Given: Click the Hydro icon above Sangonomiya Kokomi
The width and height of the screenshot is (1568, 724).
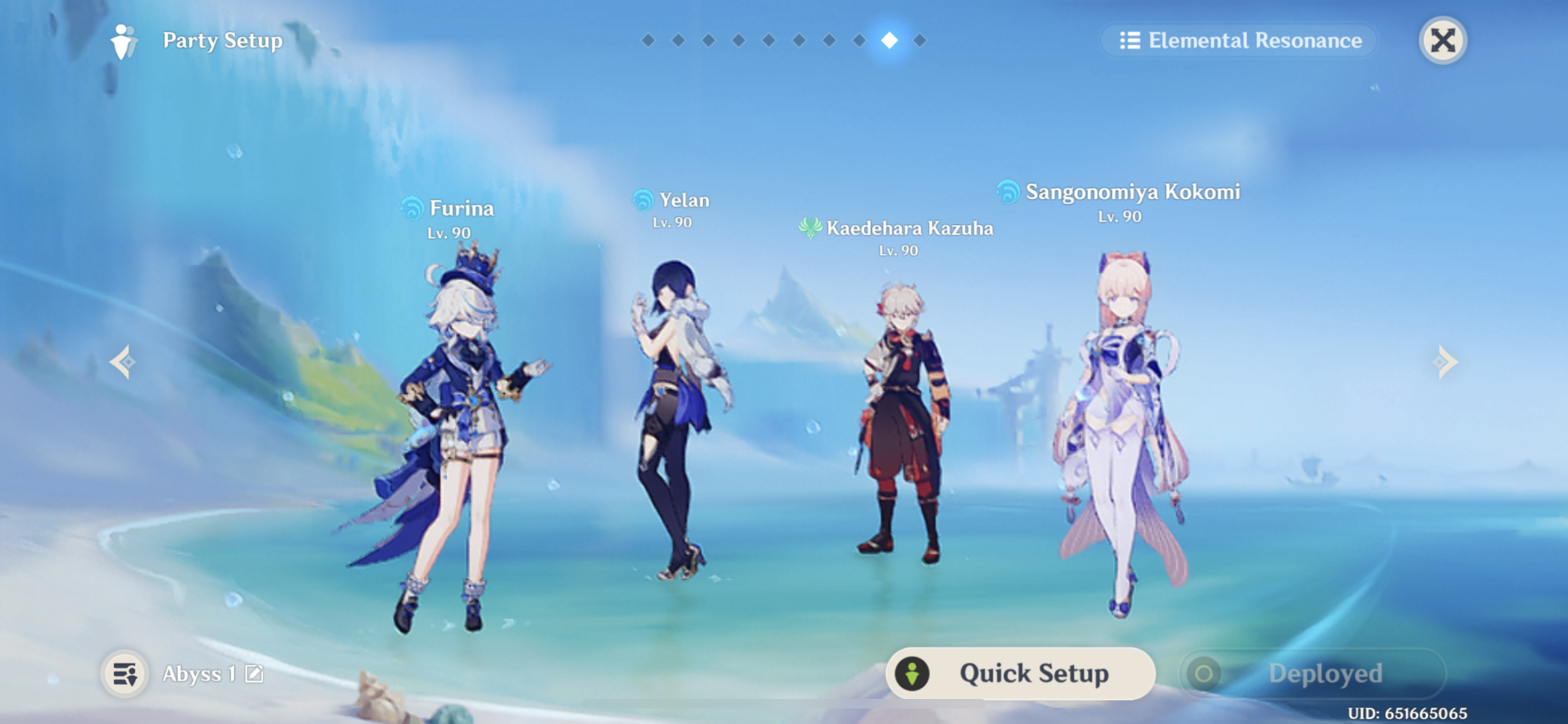Looking at the screenshot, I should (1007, 191).
